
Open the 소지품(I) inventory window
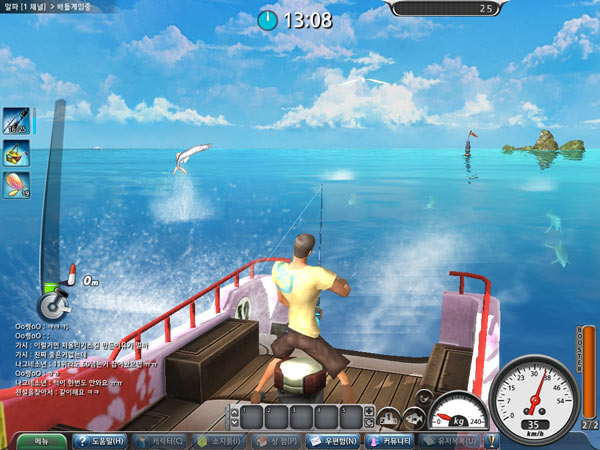(219, 440)
